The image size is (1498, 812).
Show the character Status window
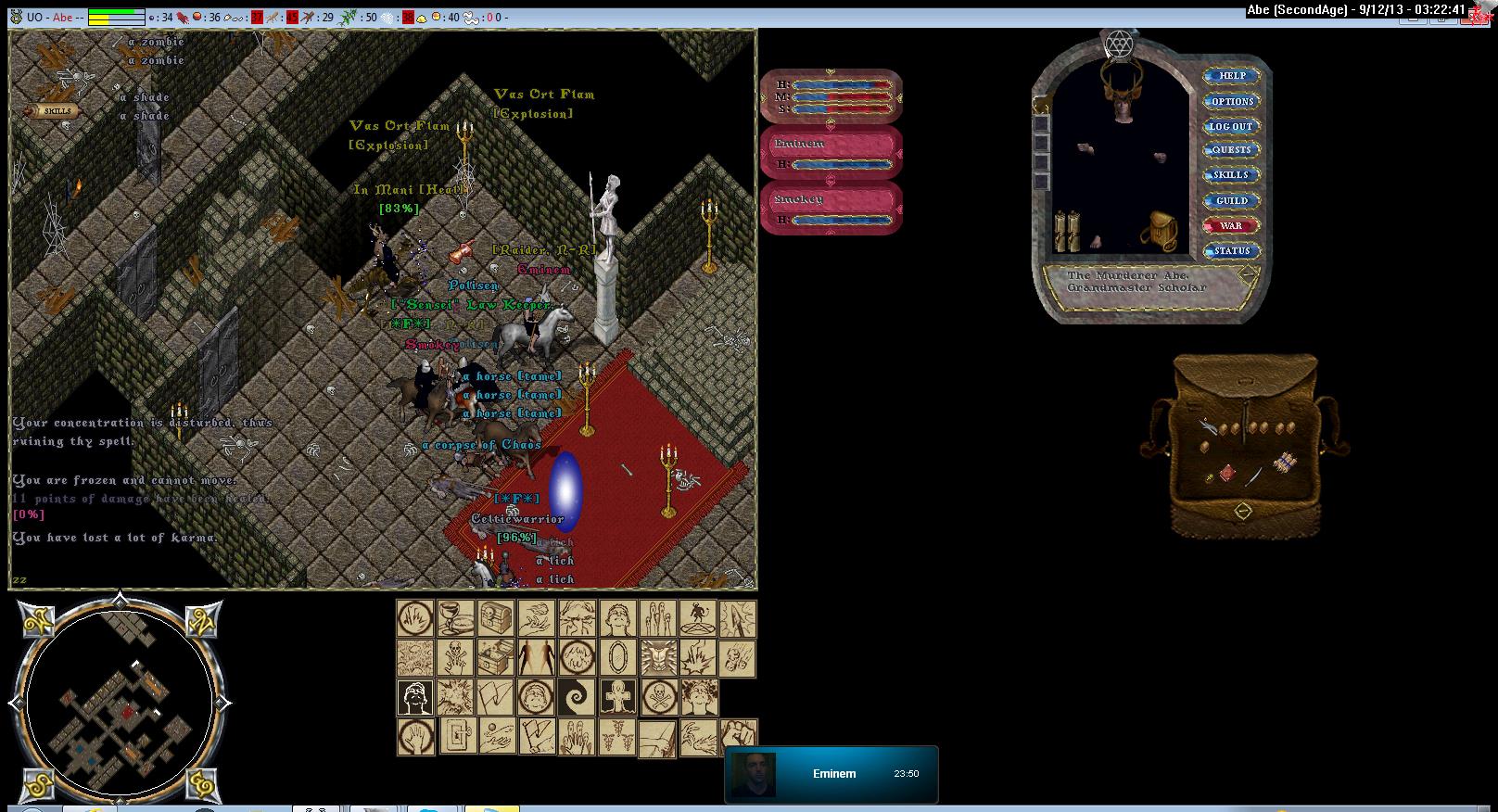(x=1231, y=250)
